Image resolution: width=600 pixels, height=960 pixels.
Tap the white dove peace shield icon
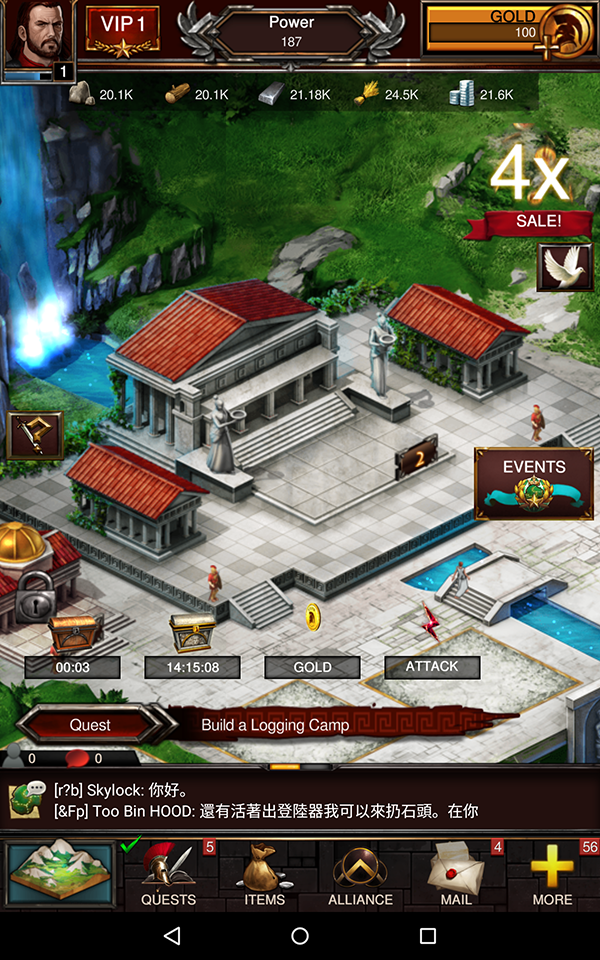click(565, 267)
